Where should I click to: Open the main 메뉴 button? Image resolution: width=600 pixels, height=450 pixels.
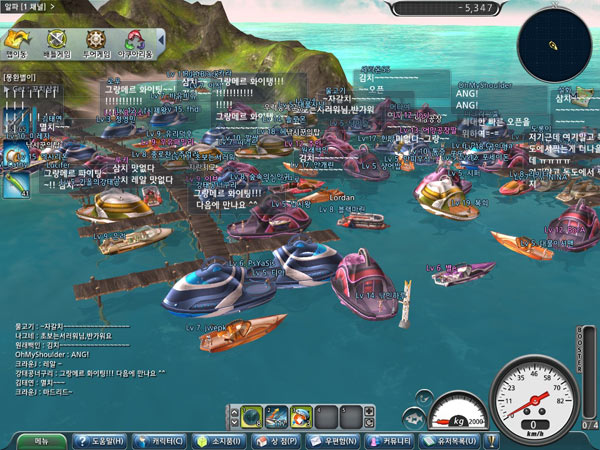(42, 440)
